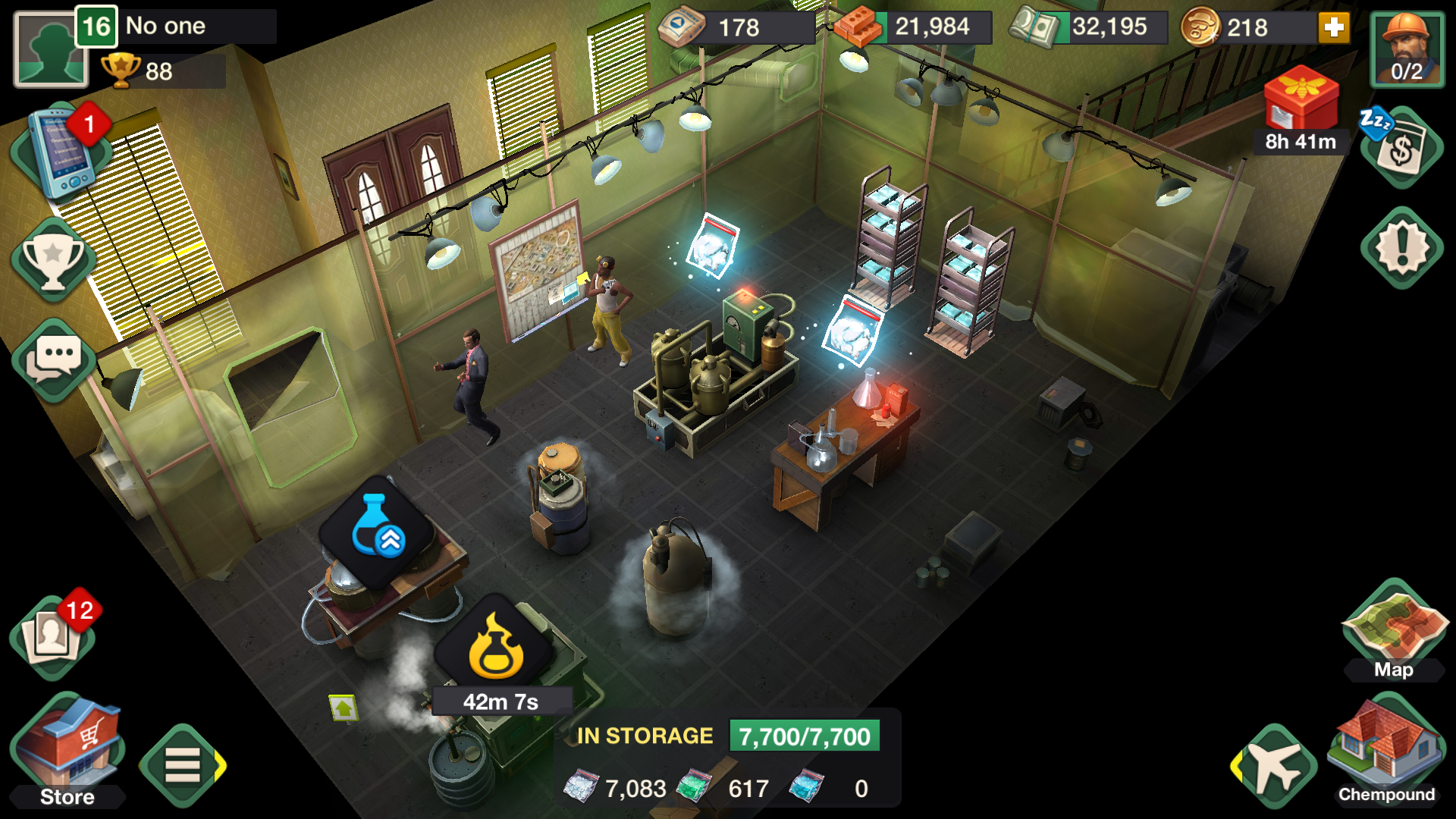Tap the sleeping dollar income icon
Viewport: 1456px width, 819px height.
tap(1401, 146)
